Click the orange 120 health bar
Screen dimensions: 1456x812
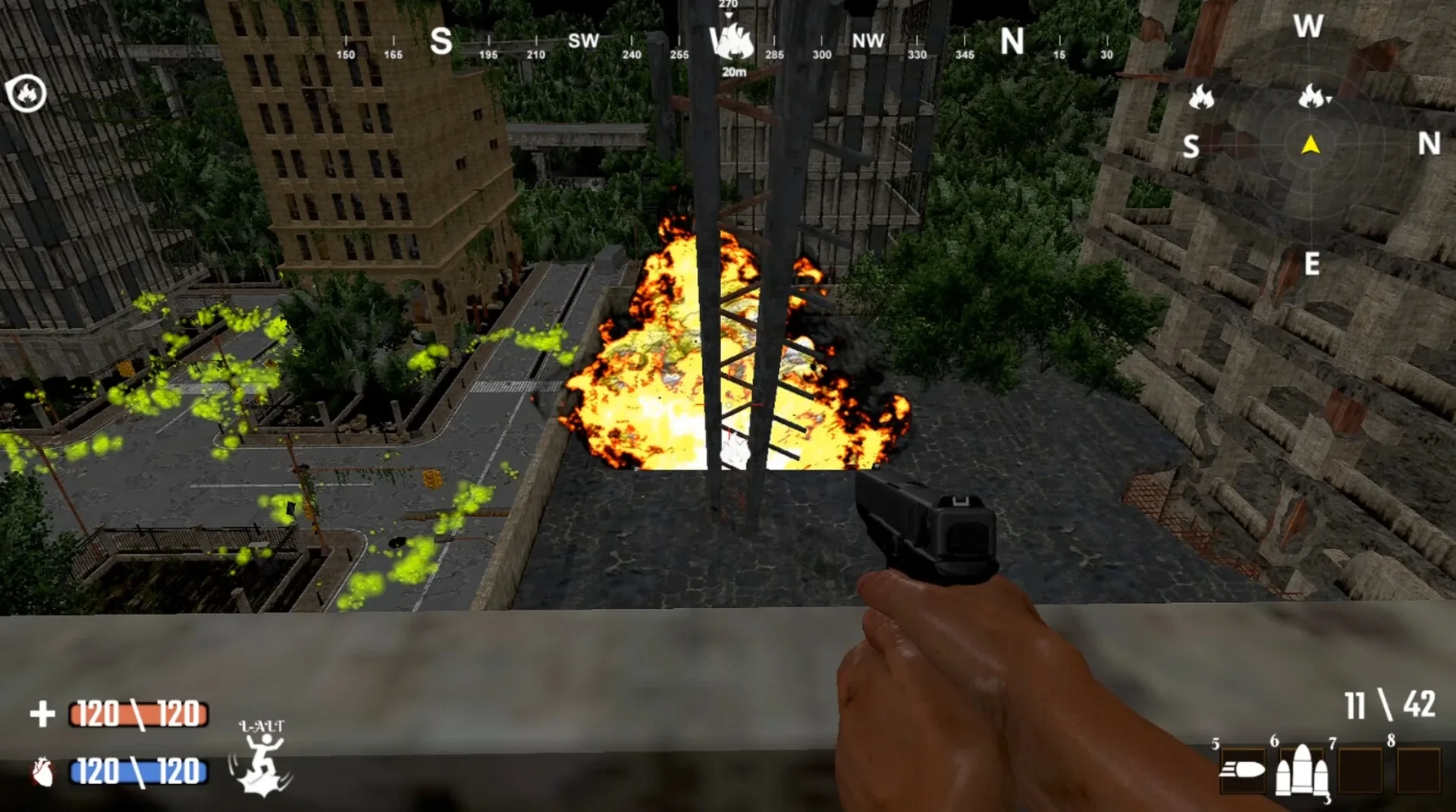pyautogui.click(x=136, y=713)
